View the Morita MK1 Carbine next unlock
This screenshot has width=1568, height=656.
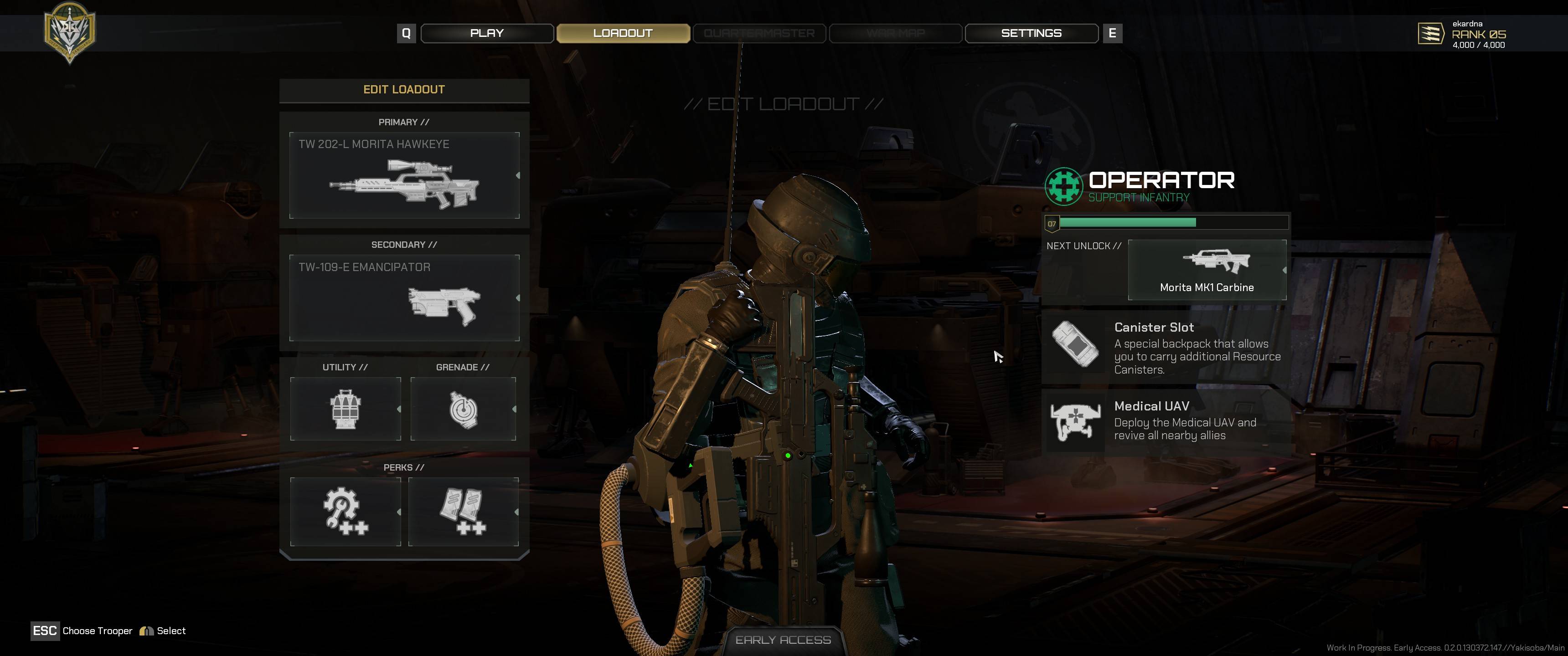(x=1207, y=270)
